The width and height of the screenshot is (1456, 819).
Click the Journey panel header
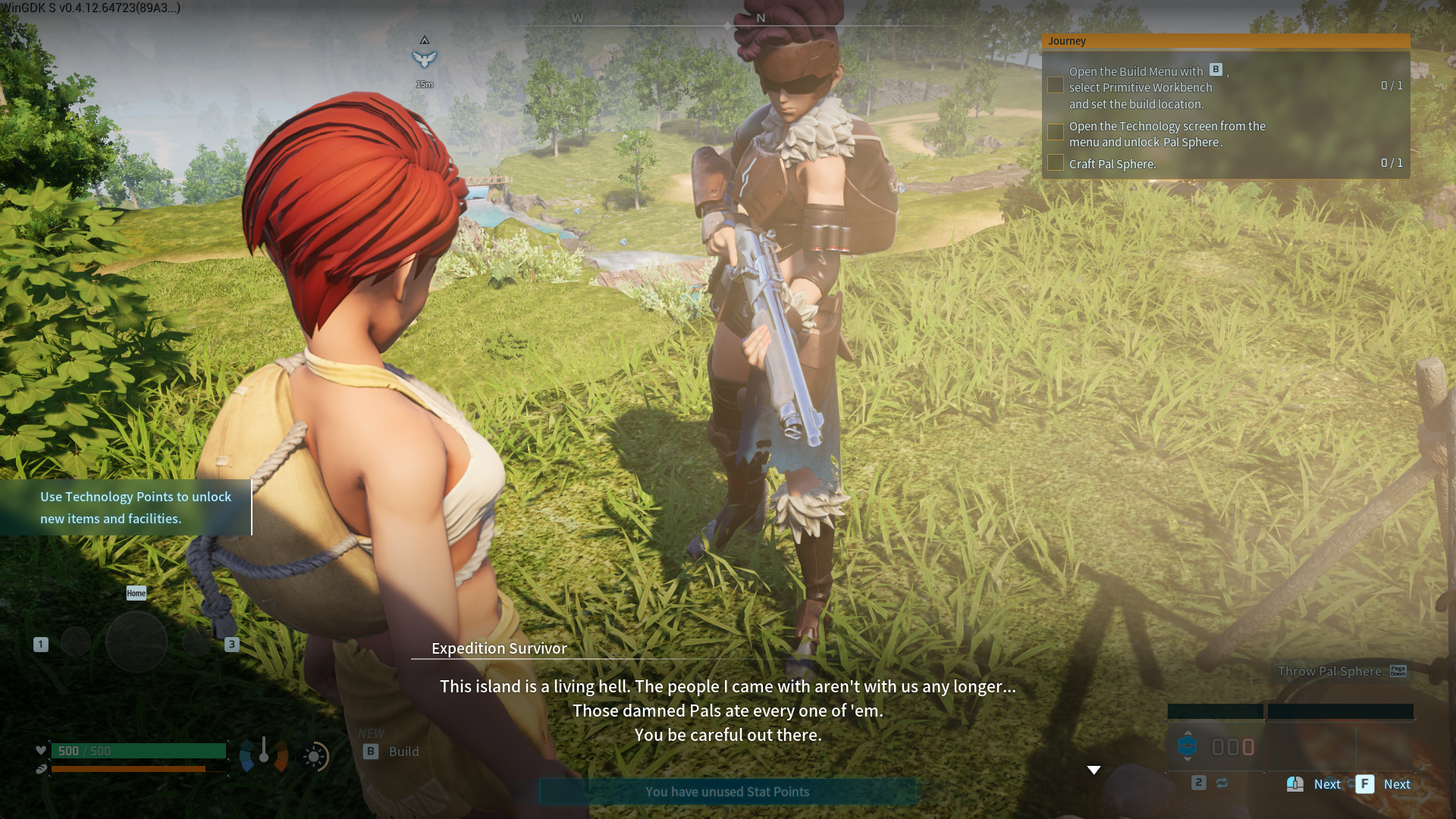tap(1225, 41)
